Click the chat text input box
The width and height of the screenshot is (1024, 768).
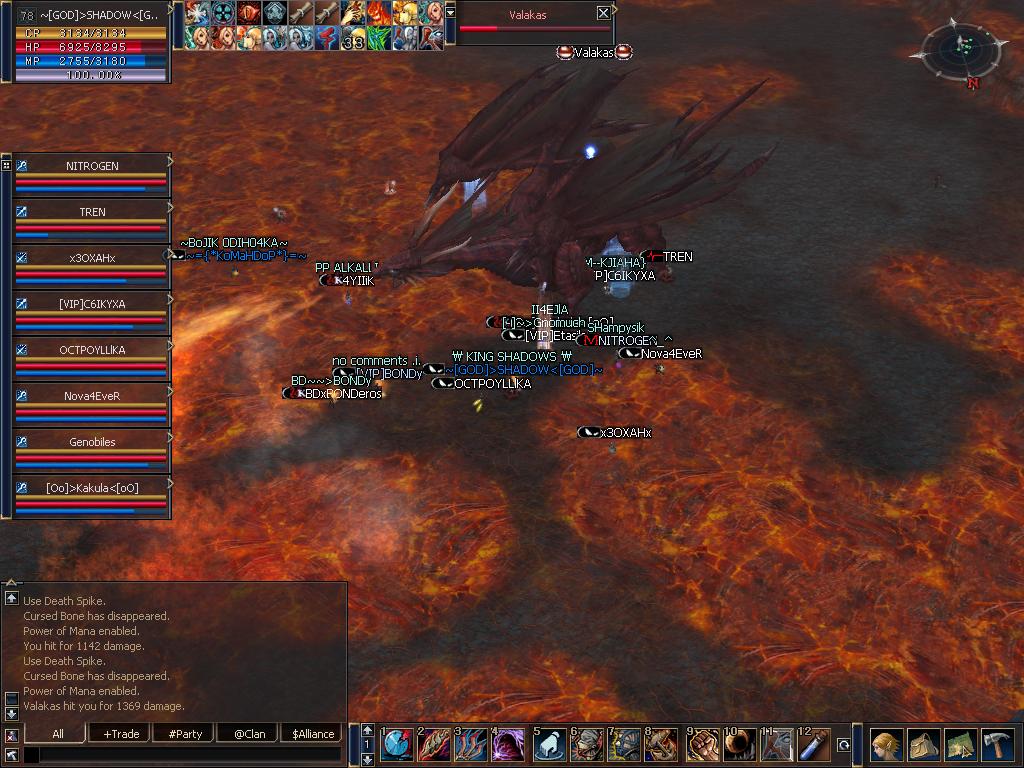[182, 754]
